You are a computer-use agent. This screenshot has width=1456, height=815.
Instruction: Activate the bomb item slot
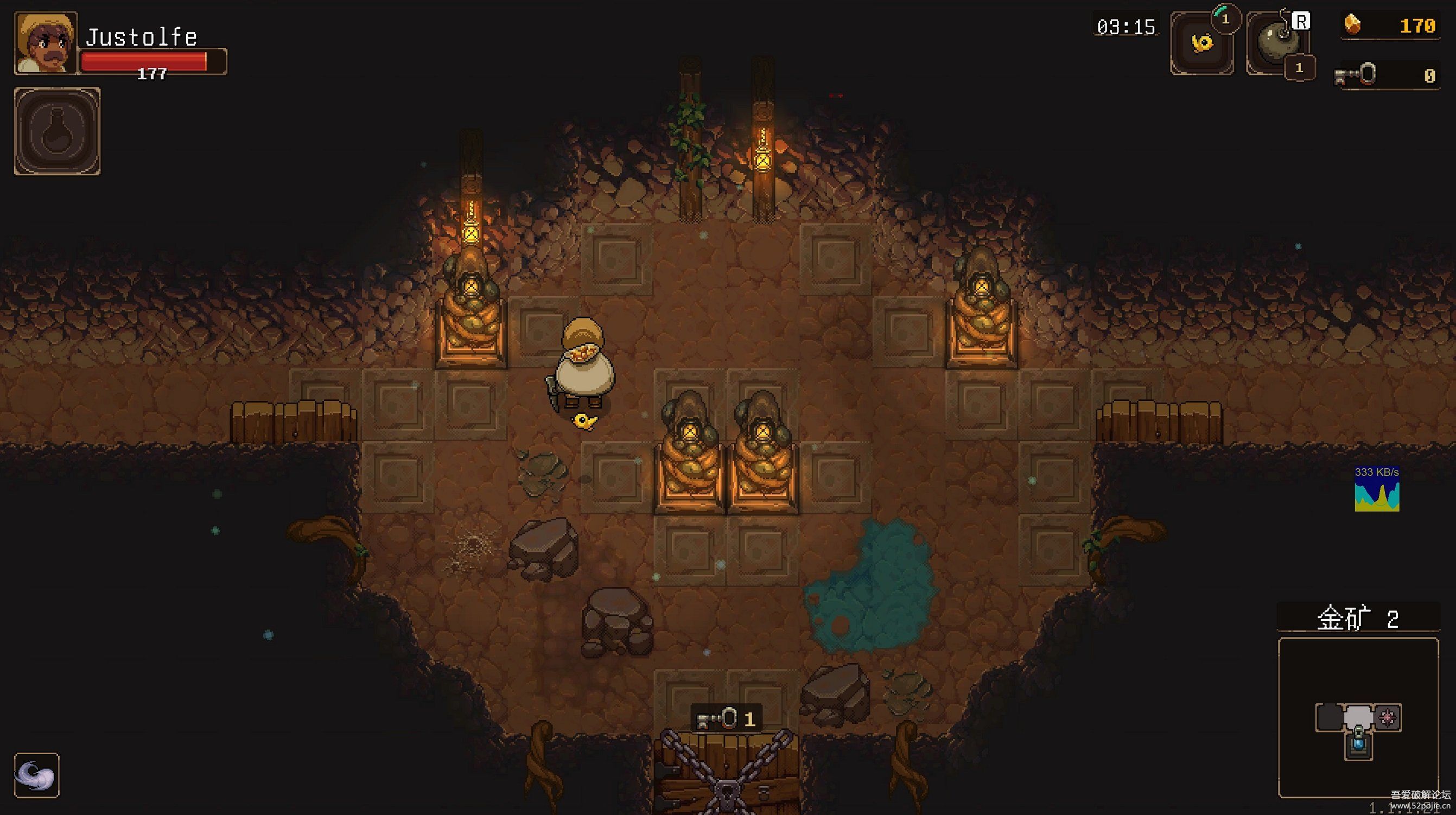tap(1276, 44)
